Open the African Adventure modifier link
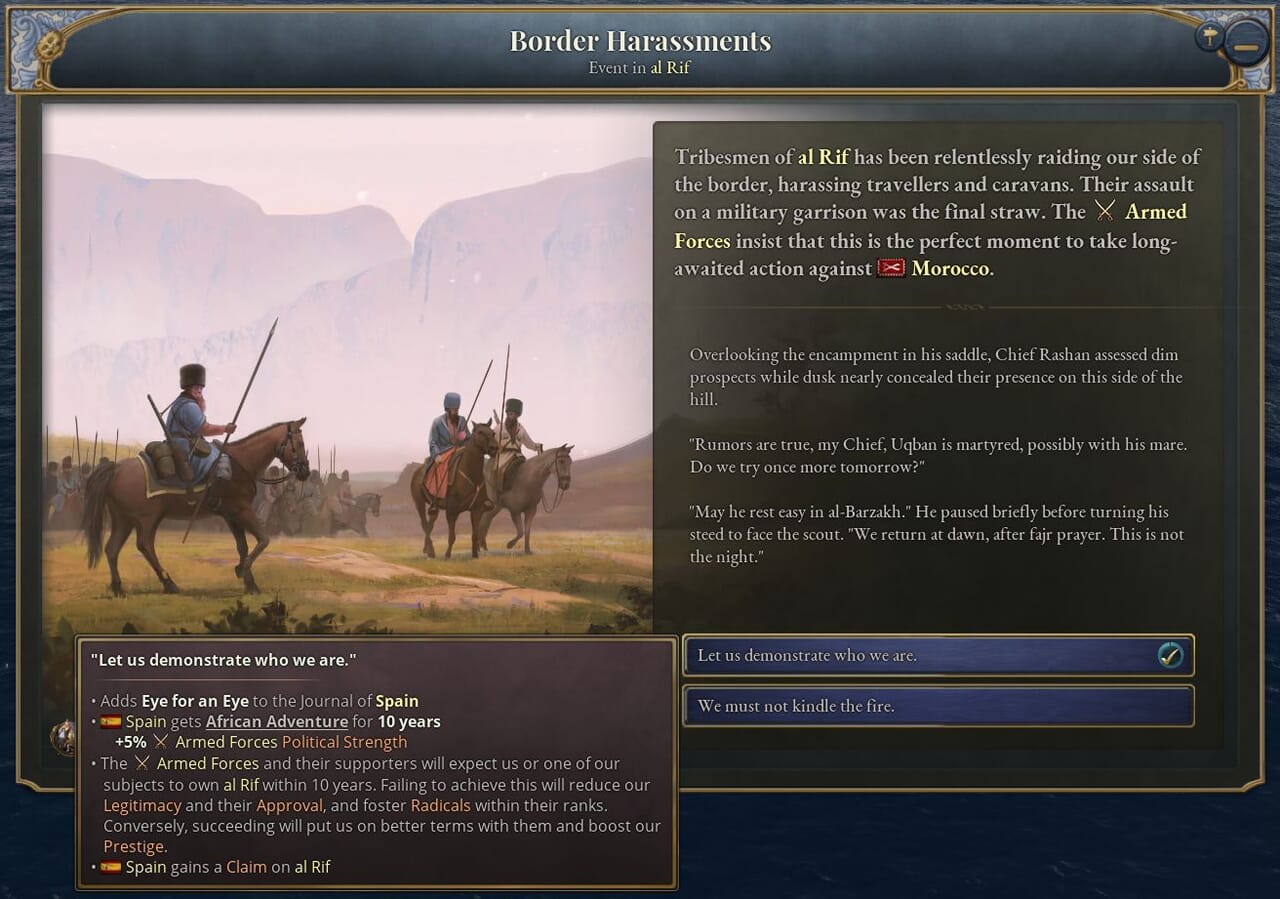This screenshot has height=899, width=1280. pyautogui.click(x=277, y=721)
